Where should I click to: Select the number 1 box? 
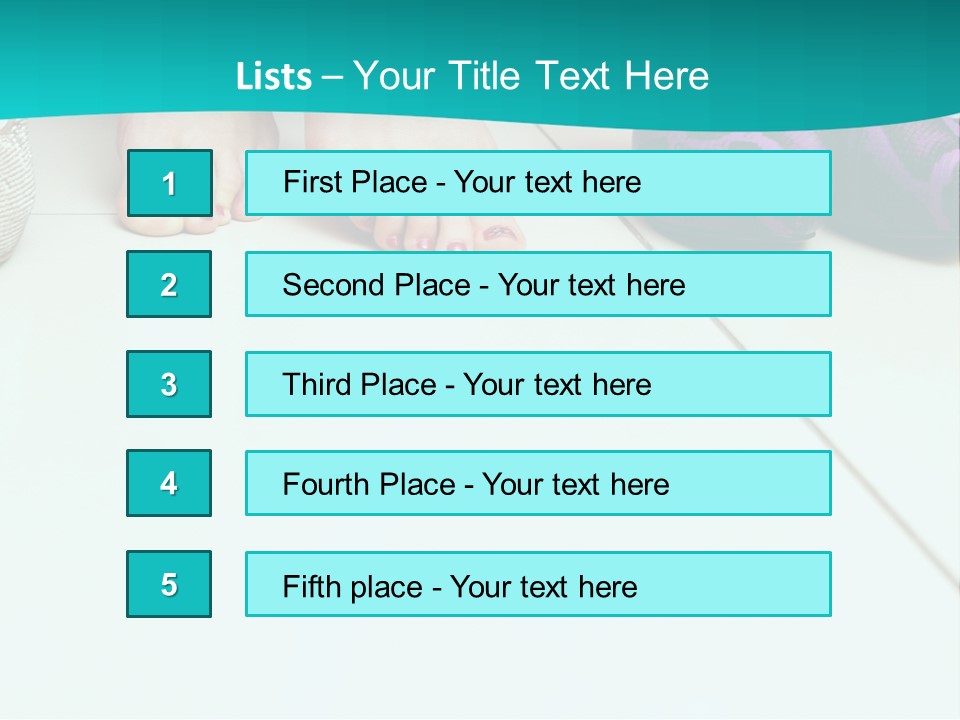pyautogui.click(x=170, y=183)
